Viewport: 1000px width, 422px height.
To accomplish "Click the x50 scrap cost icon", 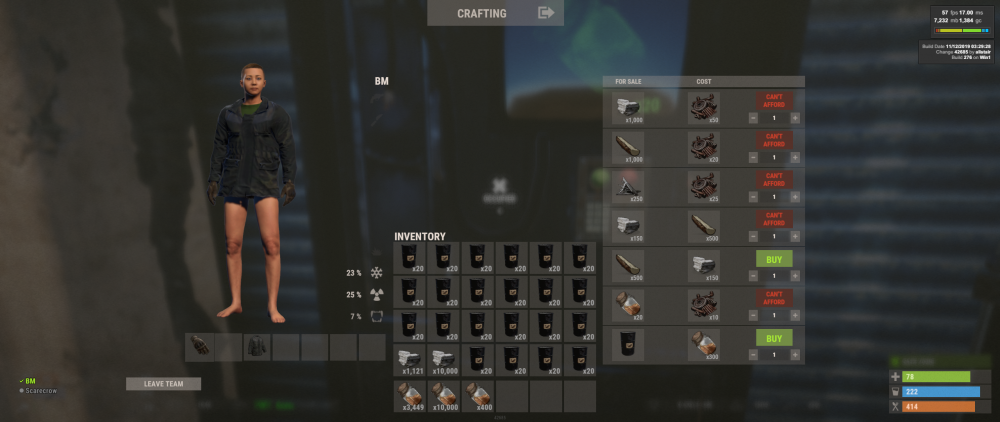I will point(704,108).
